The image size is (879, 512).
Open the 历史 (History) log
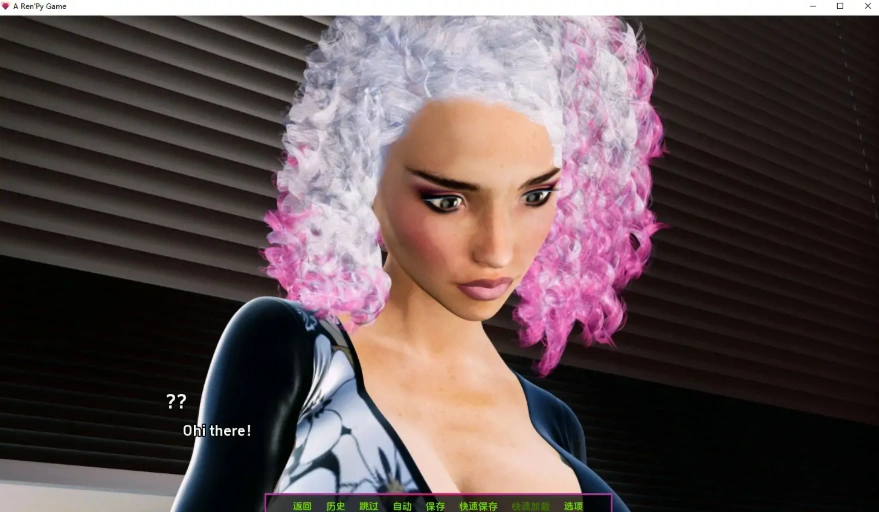(x=335, y=506)
